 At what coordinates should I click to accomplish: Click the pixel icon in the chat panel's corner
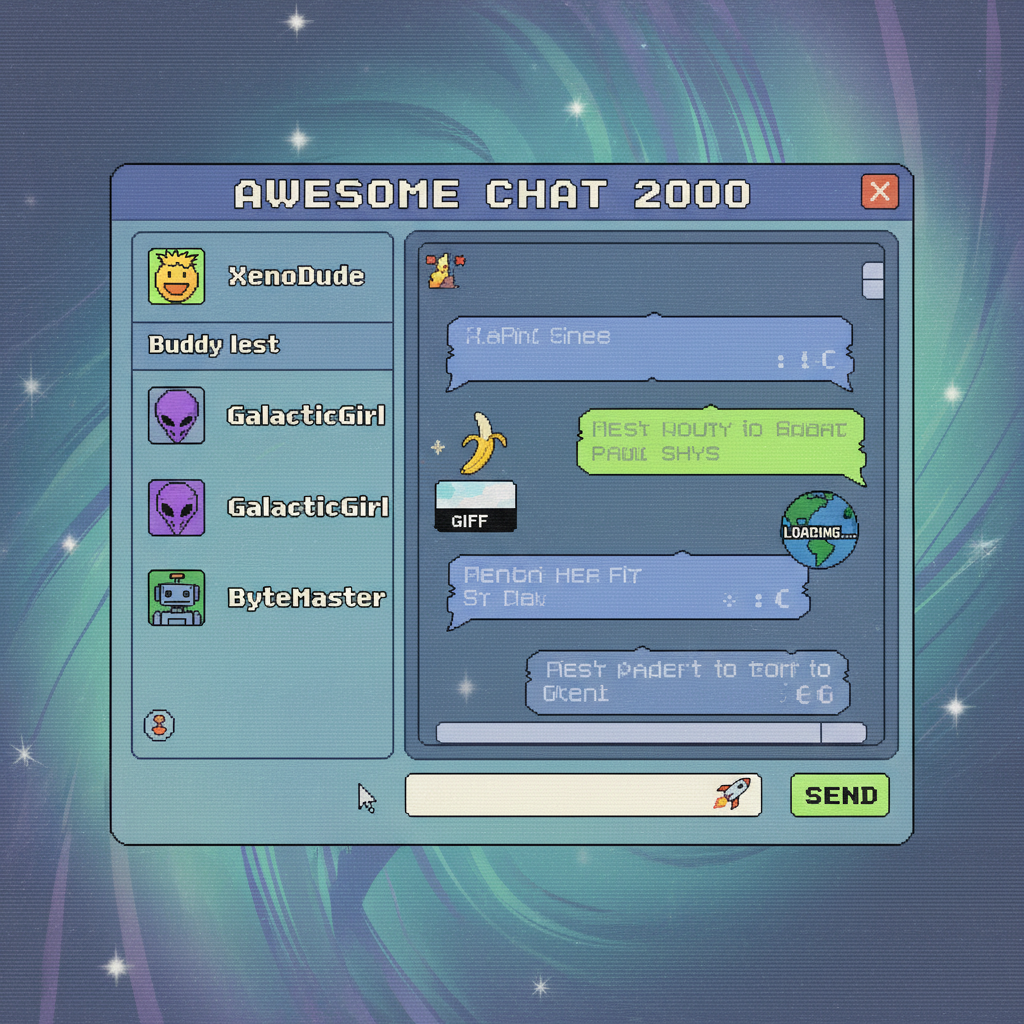pyautogui.click(x=442, y=271)
